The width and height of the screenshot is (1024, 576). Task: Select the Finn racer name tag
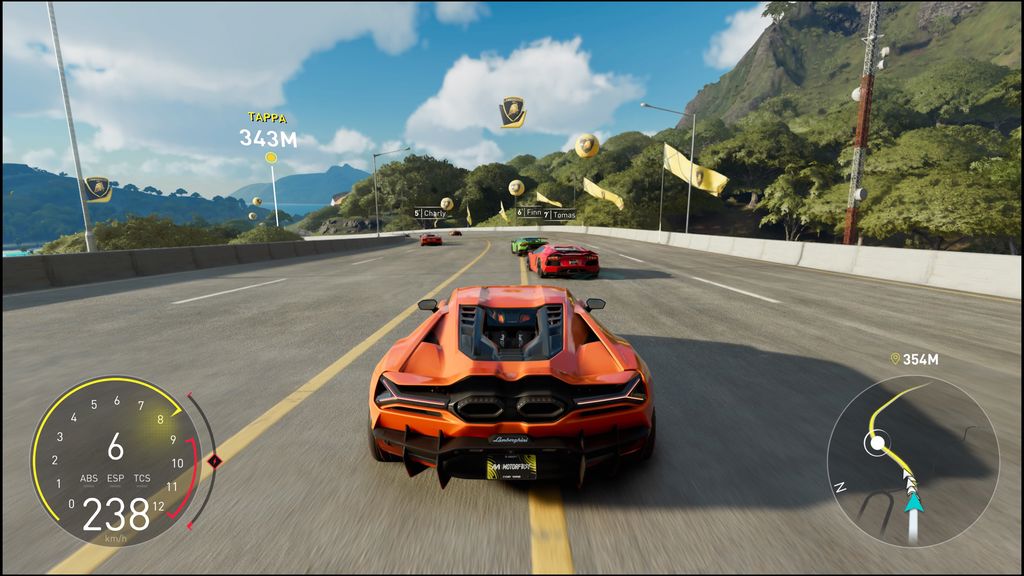531,213
